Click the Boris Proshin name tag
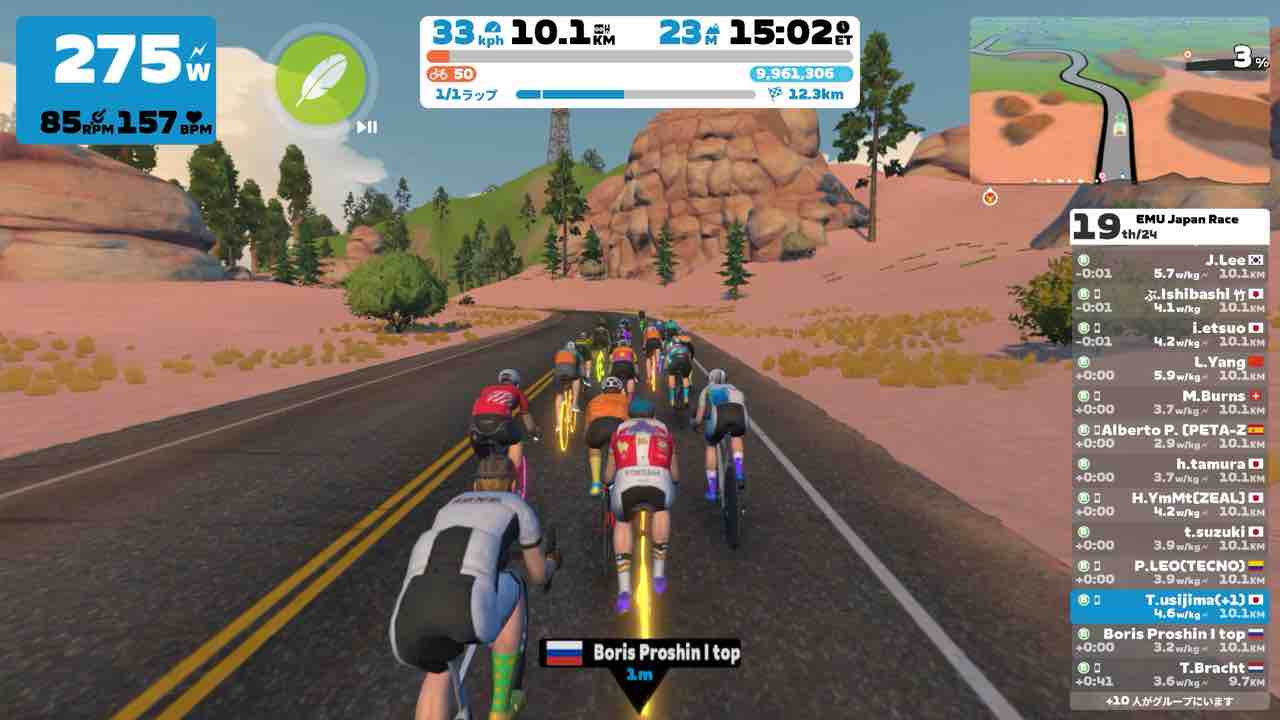This screenshot has height=720, width=1280. pyautogui.click(x=640, y=653)
